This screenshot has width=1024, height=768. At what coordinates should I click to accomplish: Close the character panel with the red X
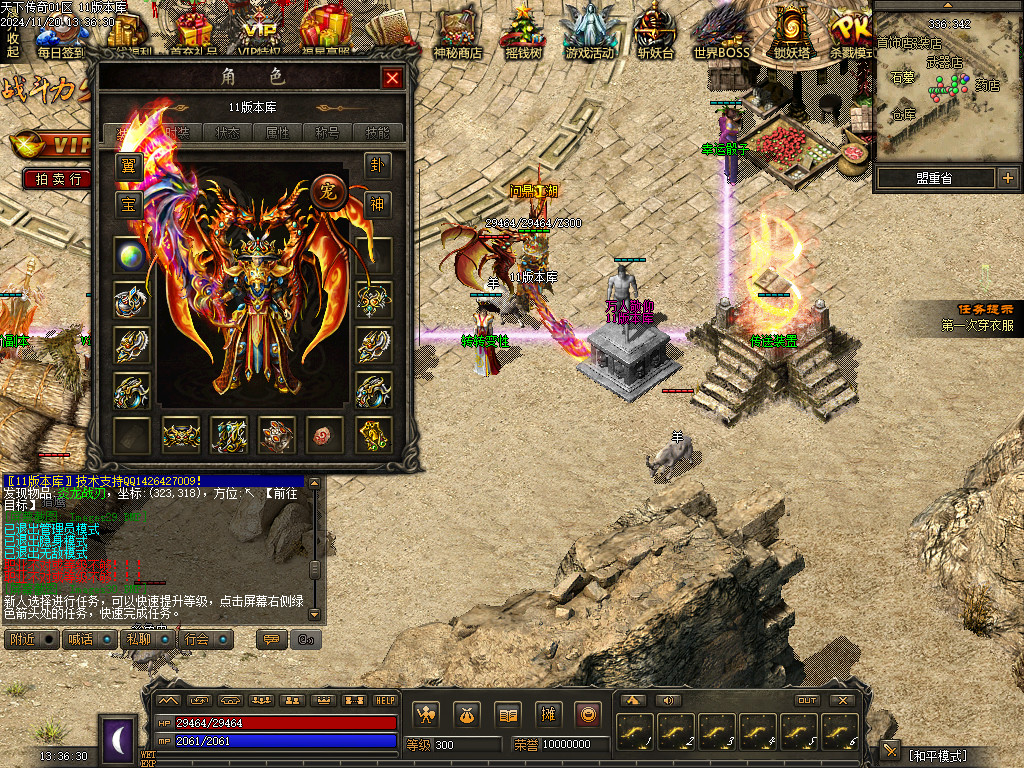coord(392,78)
